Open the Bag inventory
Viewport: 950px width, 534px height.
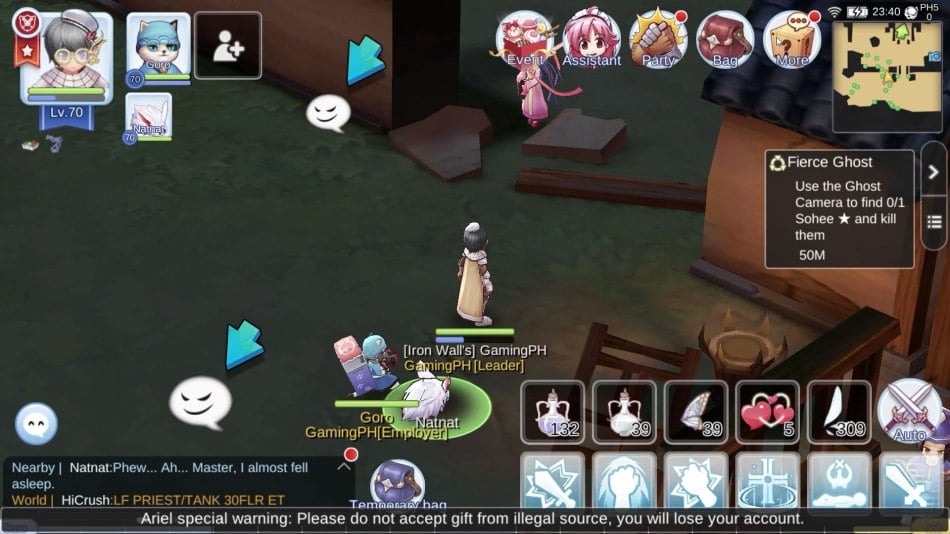click(724, 40)
